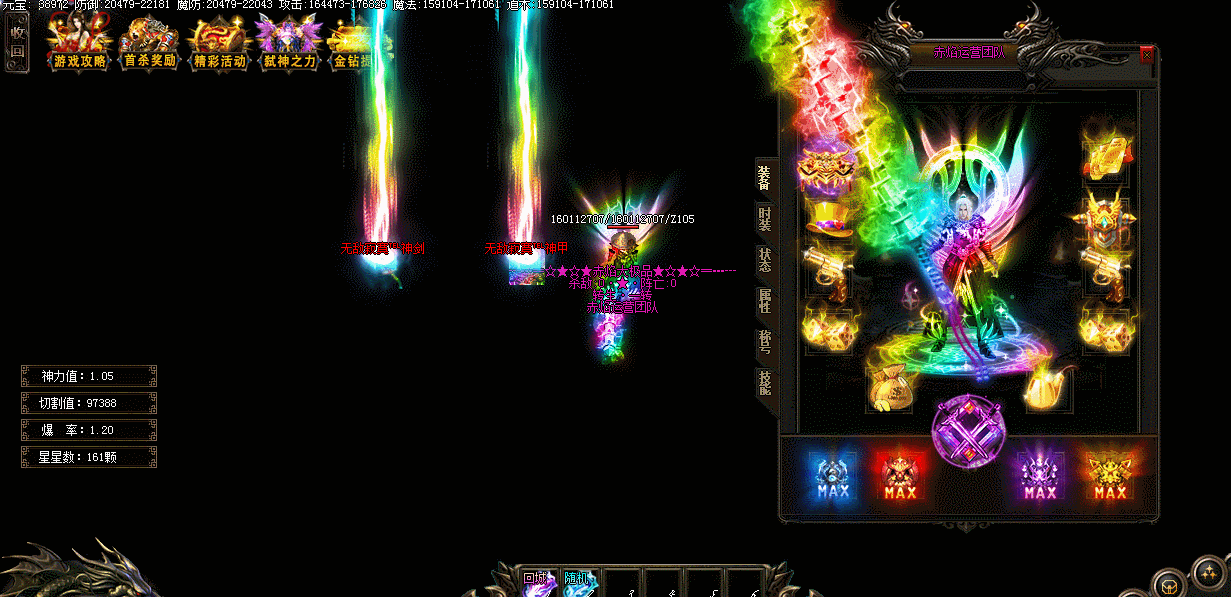This screenshot has height=597, width=1231.
Task: Click the purple crossed-swords medallion
Action: click(x=966, y=432)
